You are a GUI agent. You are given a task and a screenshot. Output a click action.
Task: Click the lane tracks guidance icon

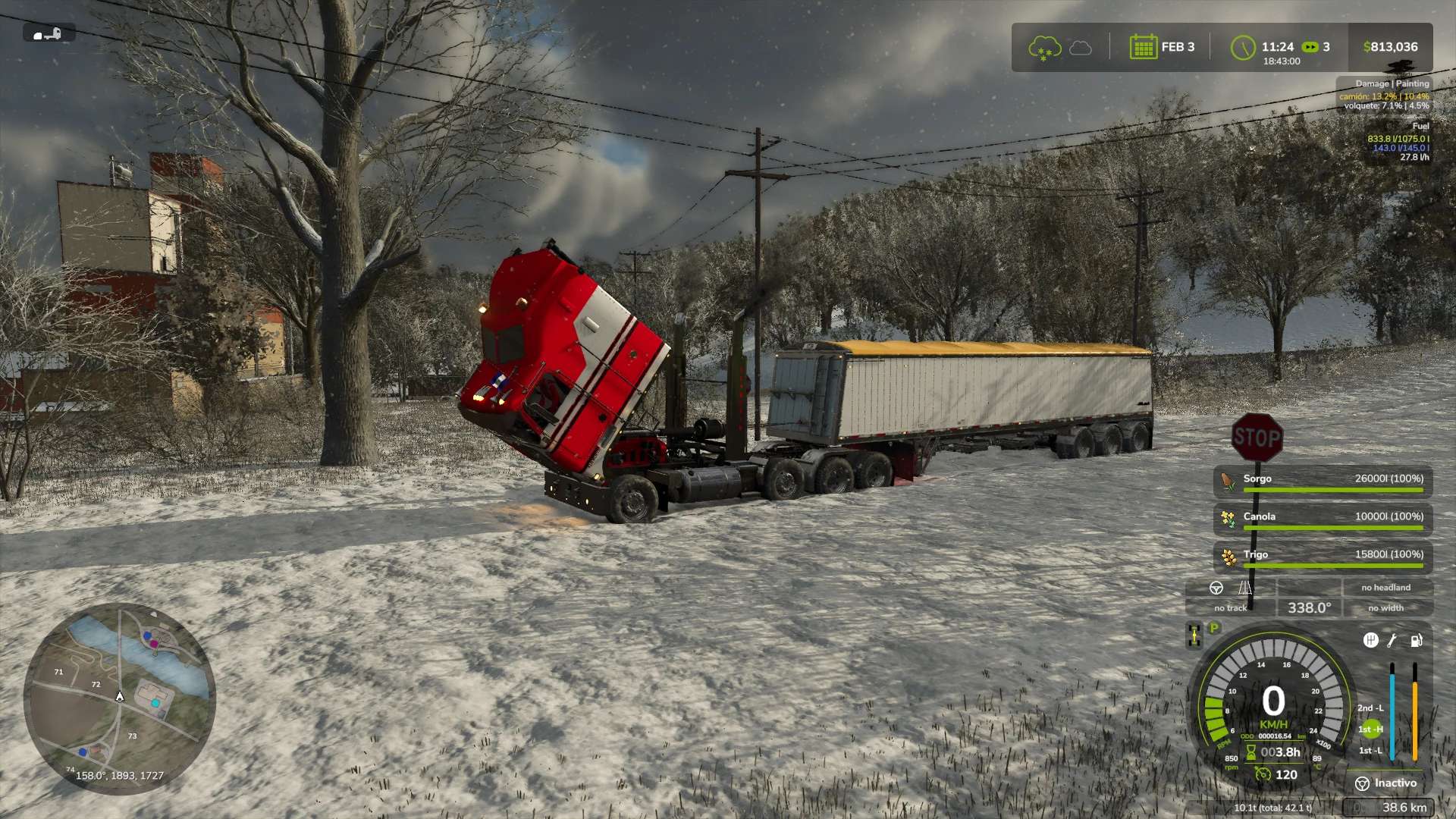pyautogui.click(x=1245, y=588)
